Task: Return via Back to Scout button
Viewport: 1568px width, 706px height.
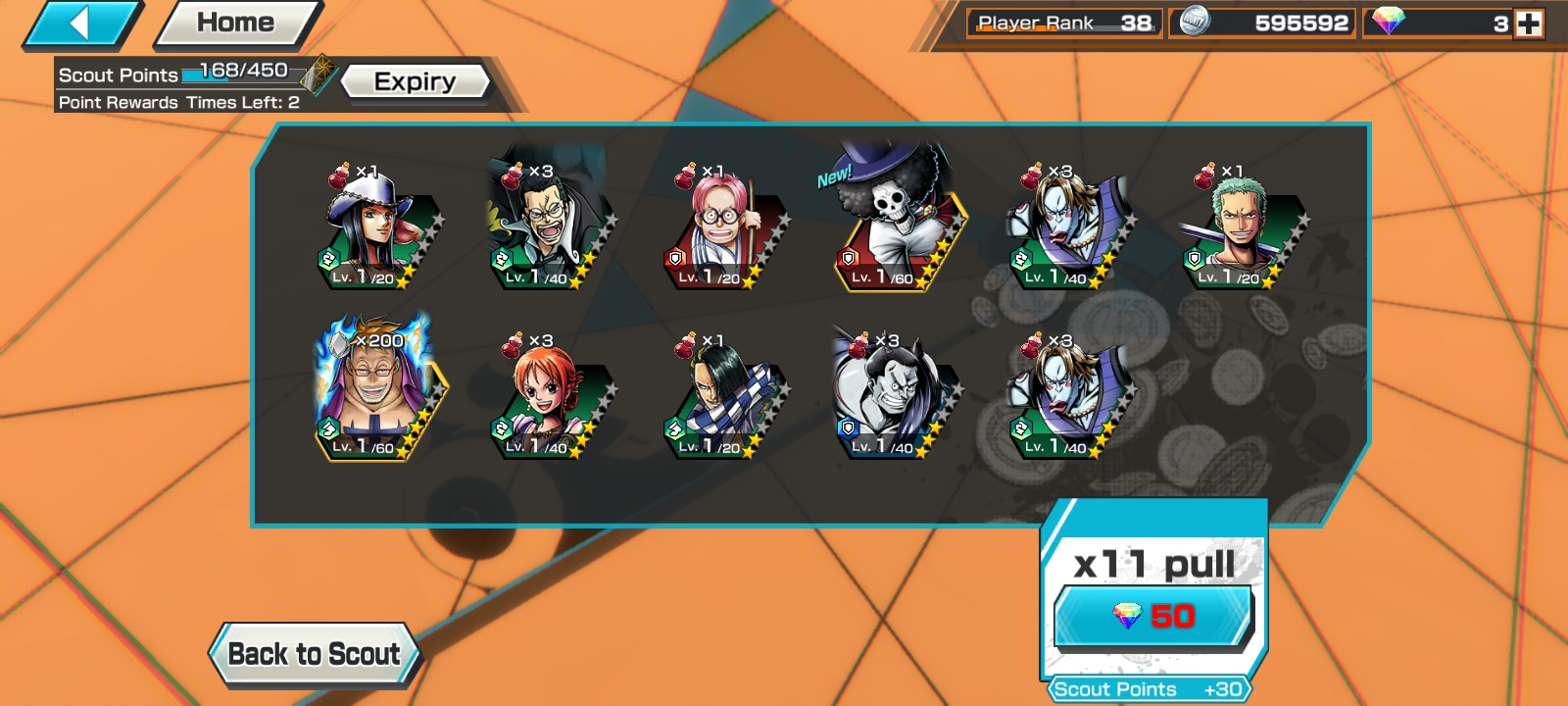Action: [x=314, y=654]
